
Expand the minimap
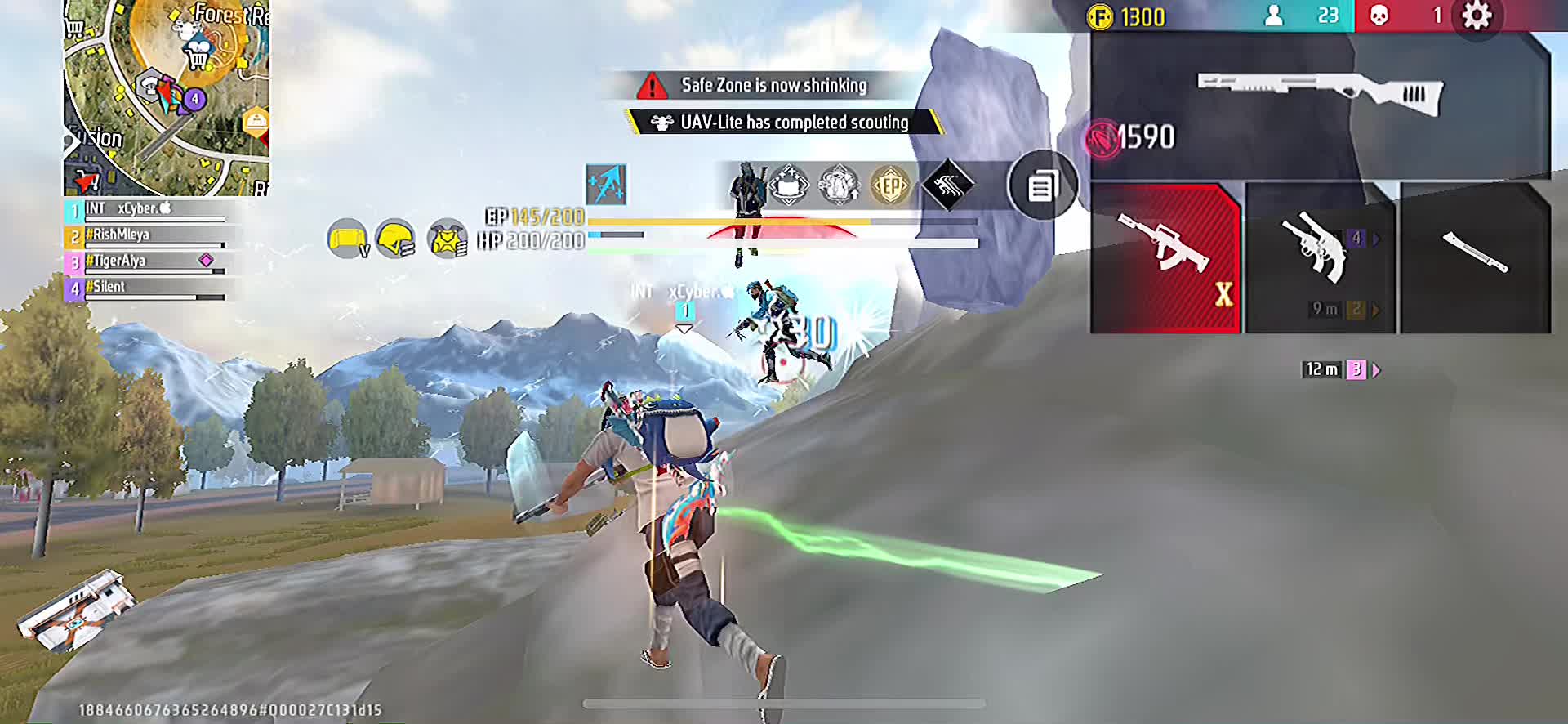coord(167,98)
